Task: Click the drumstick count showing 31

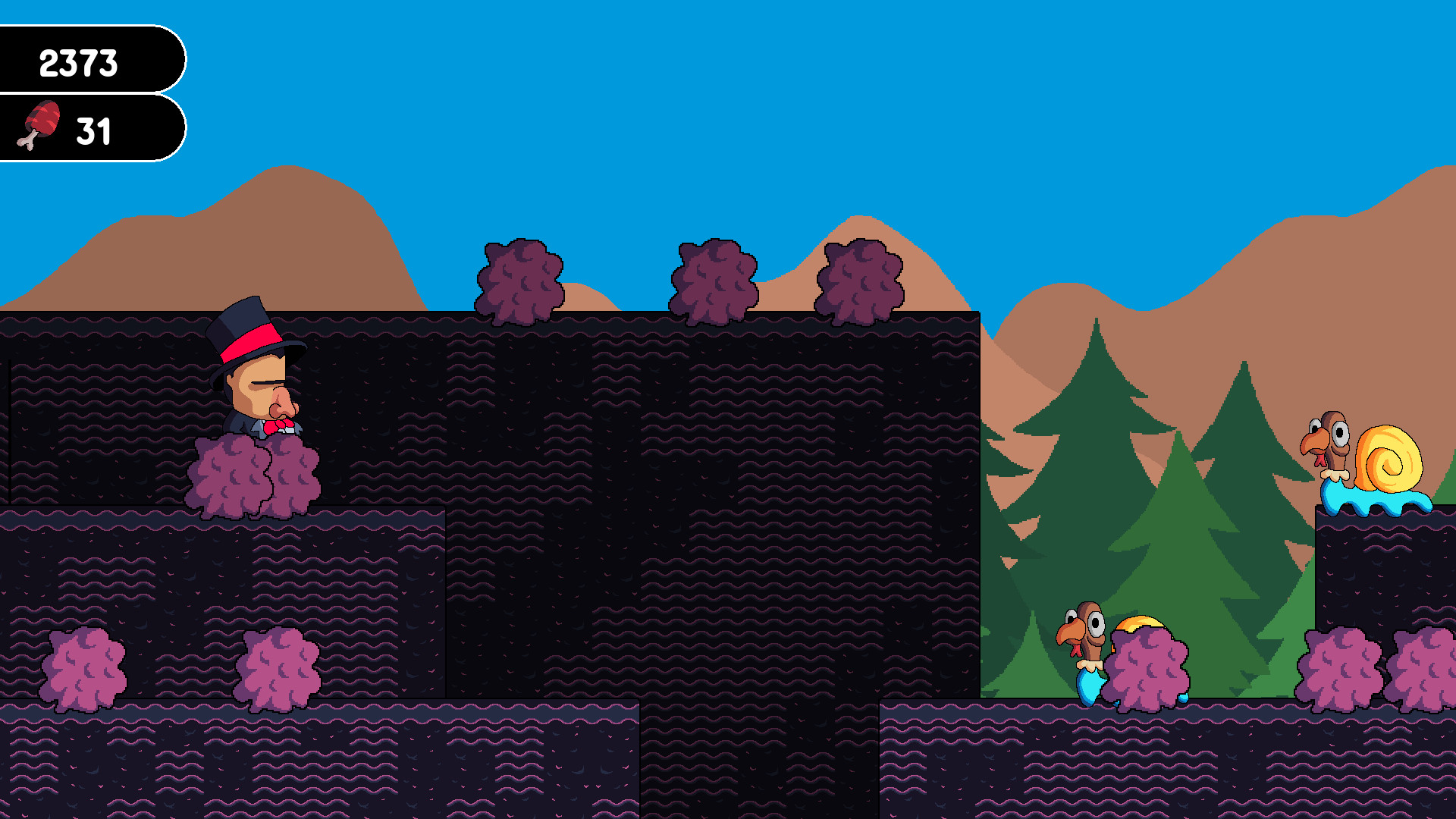Action: (95, 129)
